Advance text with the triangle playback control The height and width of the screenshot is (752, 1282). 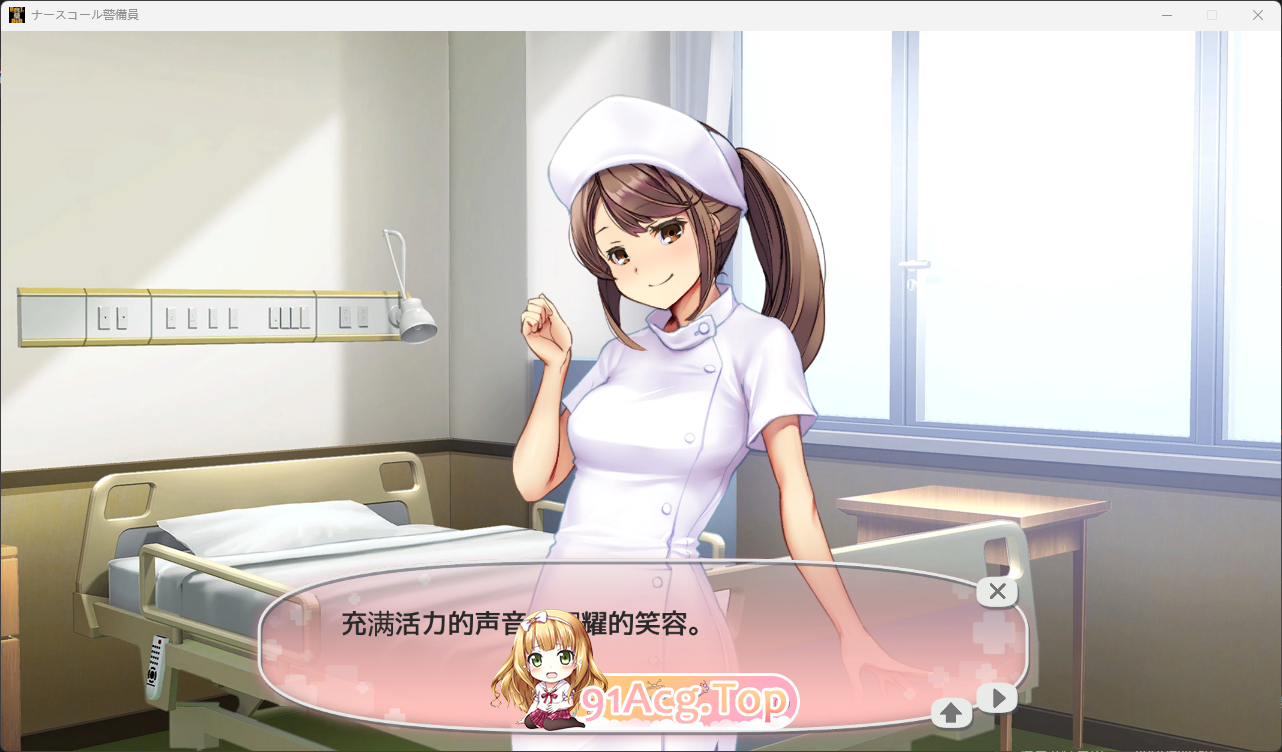click(997, 697)
